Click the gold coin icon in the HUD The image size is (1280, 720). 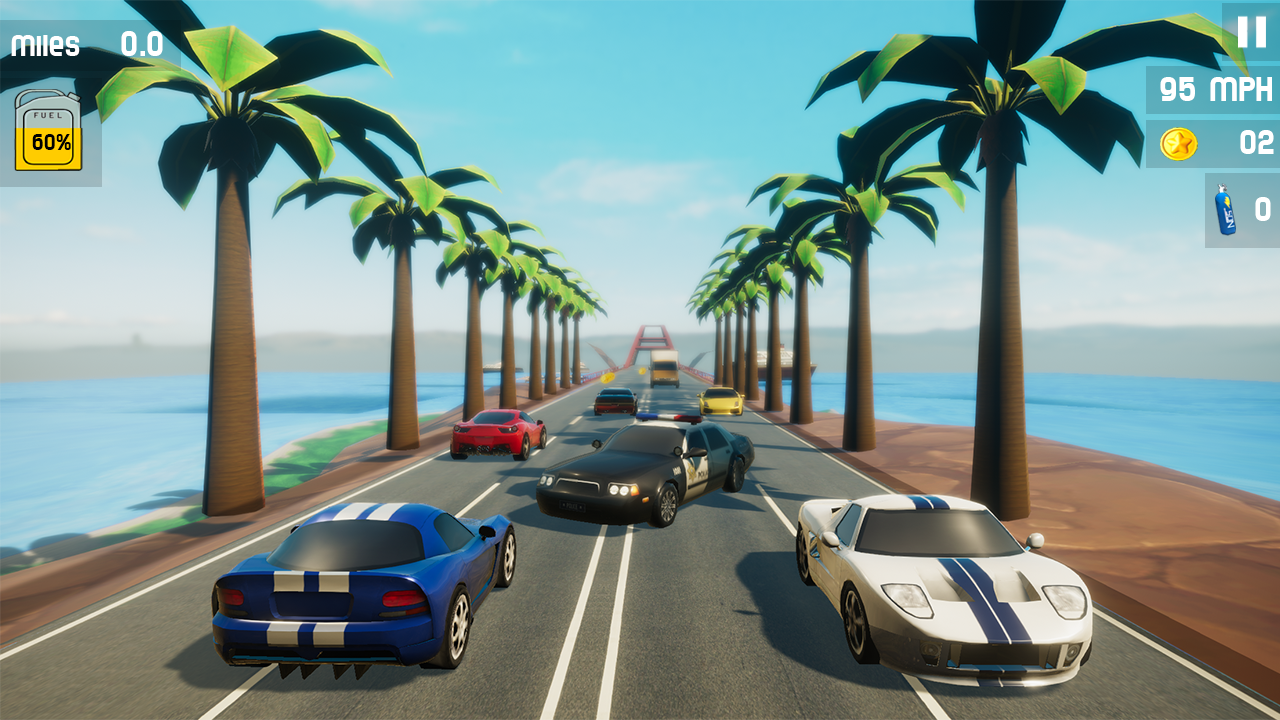(x=1178, y=143)
